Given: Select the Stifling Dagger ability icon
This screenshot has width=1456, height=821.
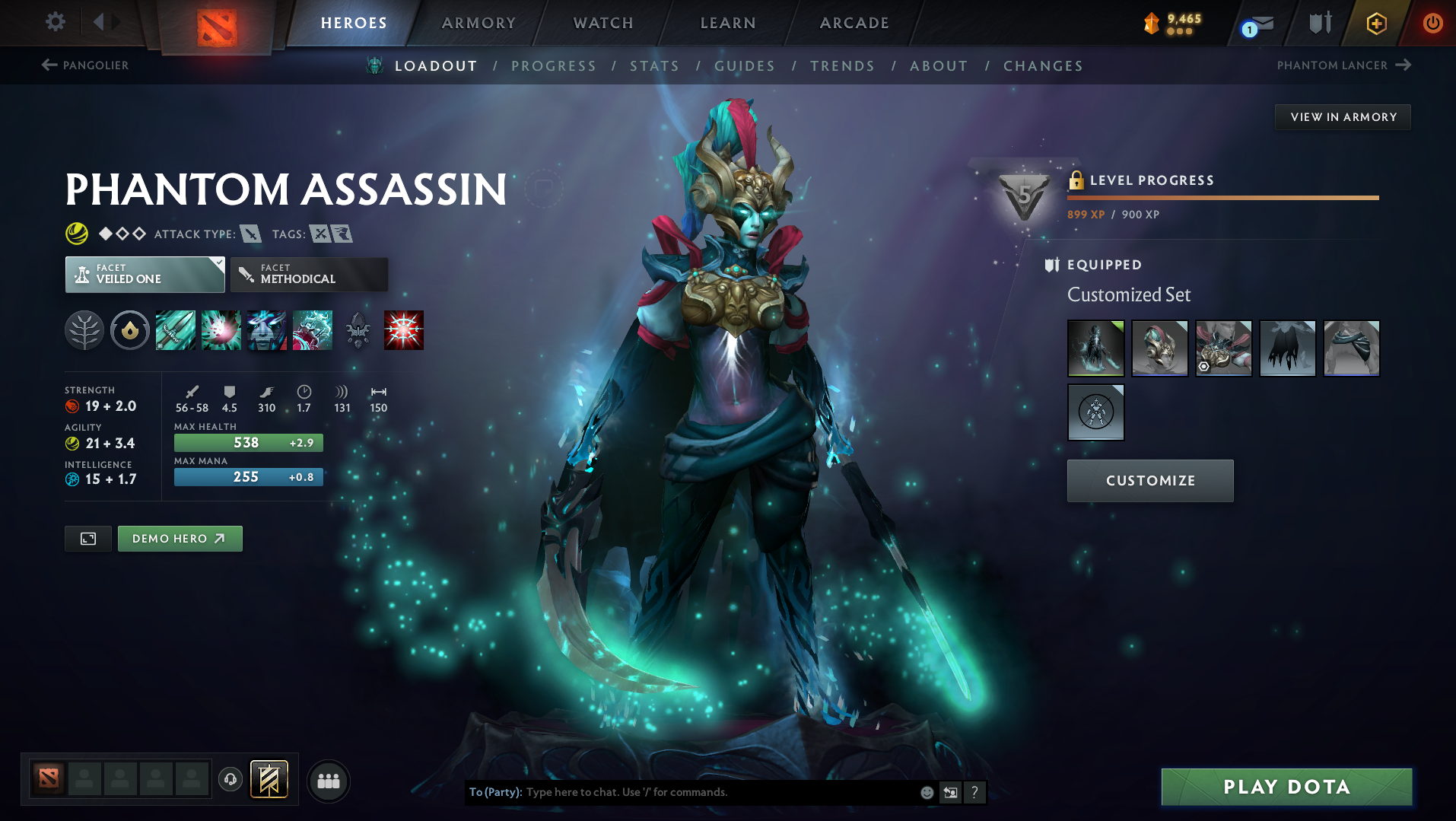Looking at the screenshot, I should pyautogui.click(x=175, y=330).
